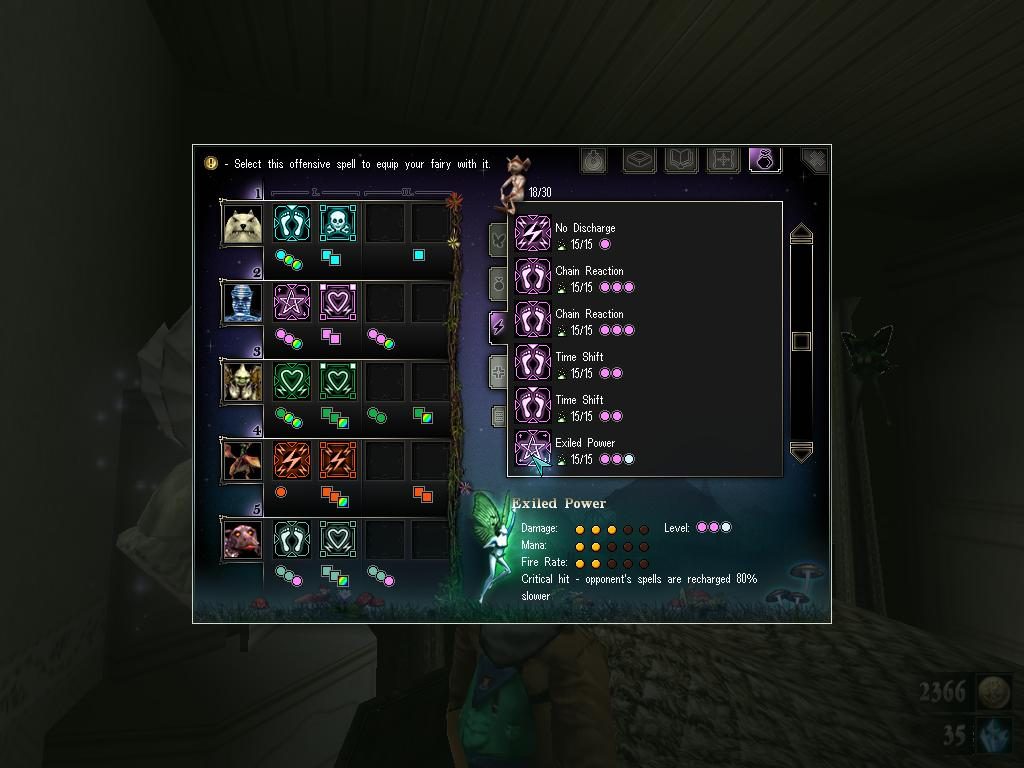Open the crosshair map tab at the top
1024x768 pixels.
point(722,160)
